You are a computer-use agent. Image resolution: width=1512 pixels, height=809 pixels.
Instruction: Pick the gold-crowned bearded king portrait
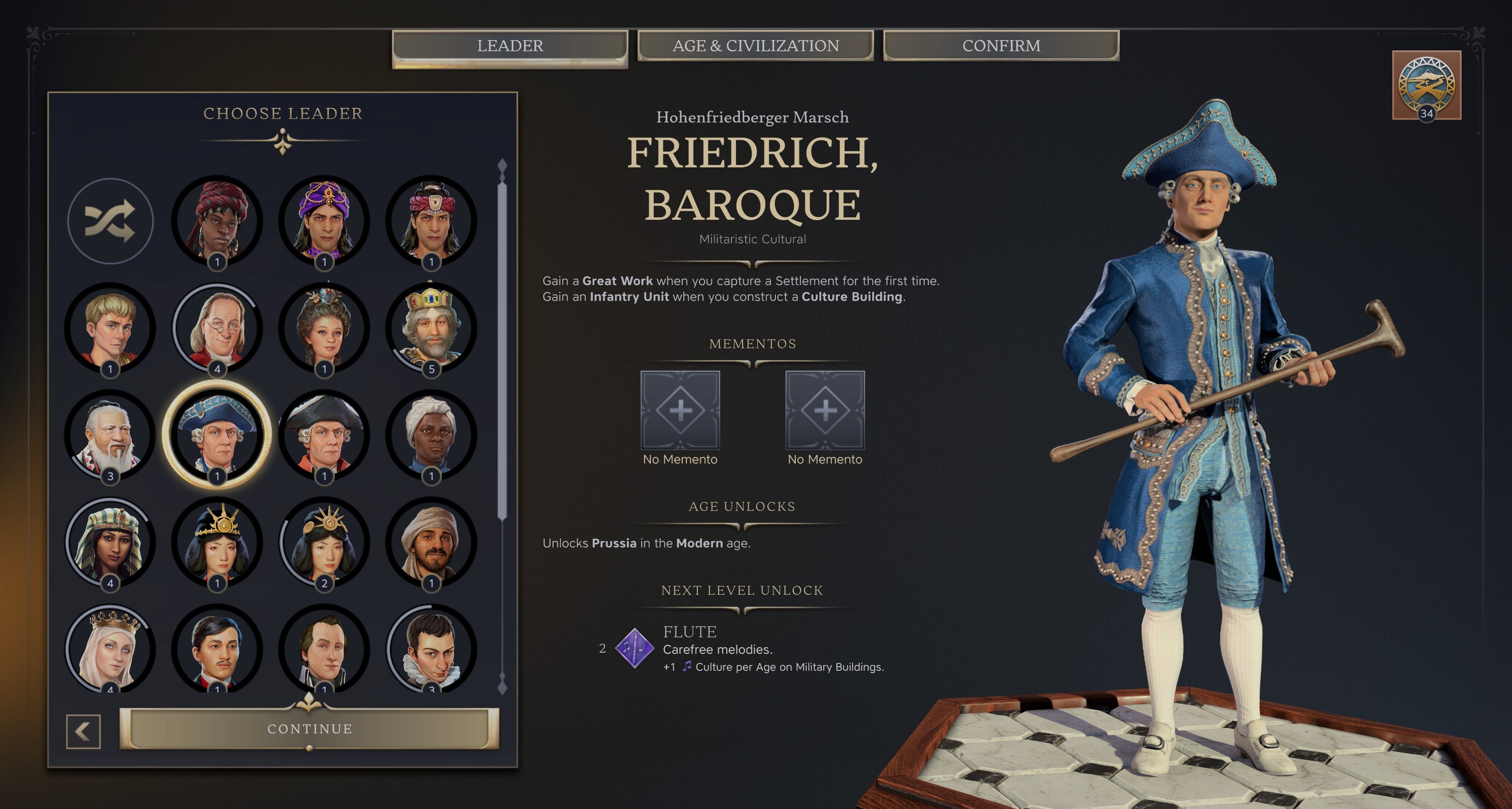[x=432, y=328]
